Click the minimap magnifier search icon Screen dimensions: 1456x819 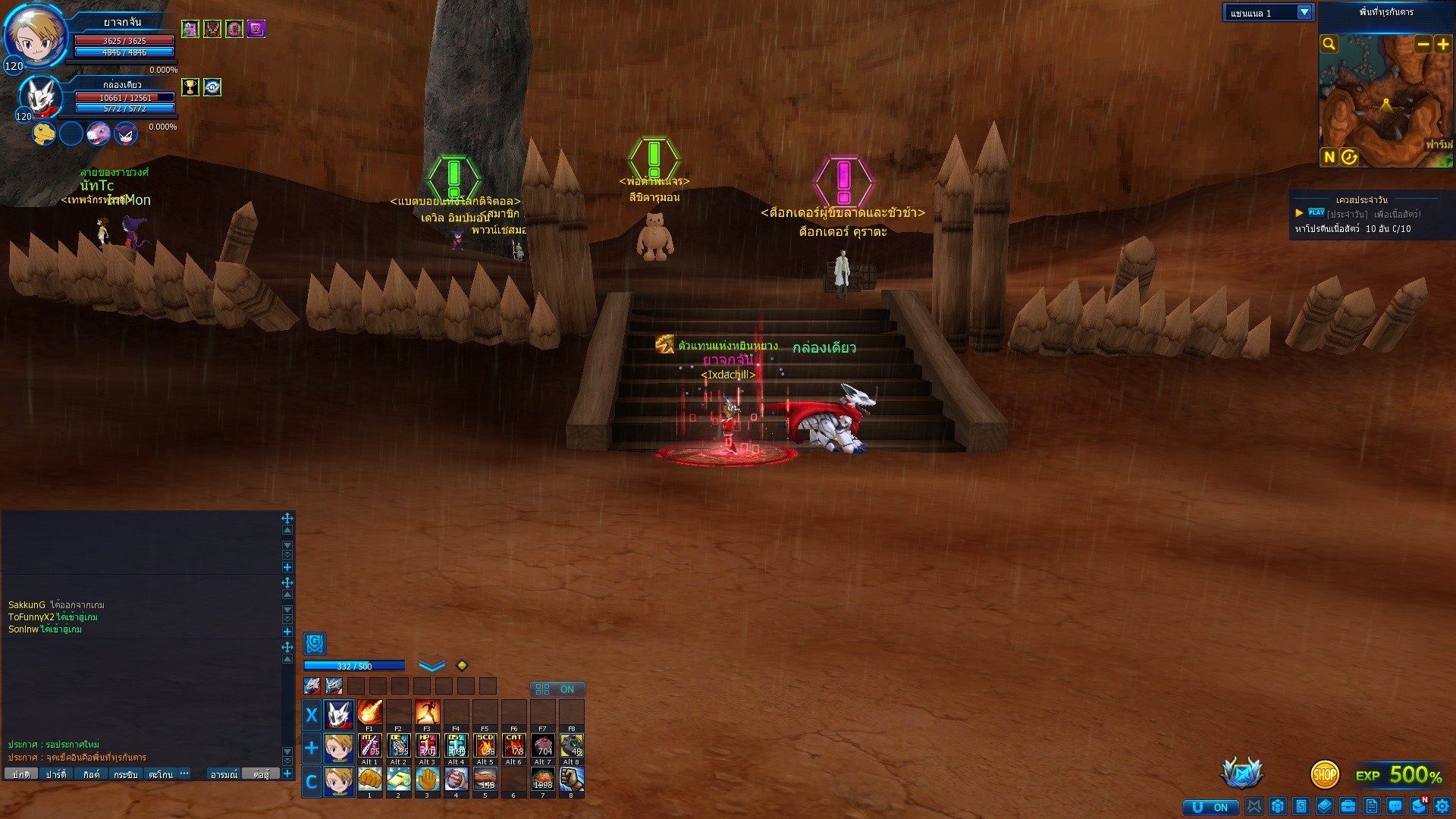click(x=1329, y=44)
